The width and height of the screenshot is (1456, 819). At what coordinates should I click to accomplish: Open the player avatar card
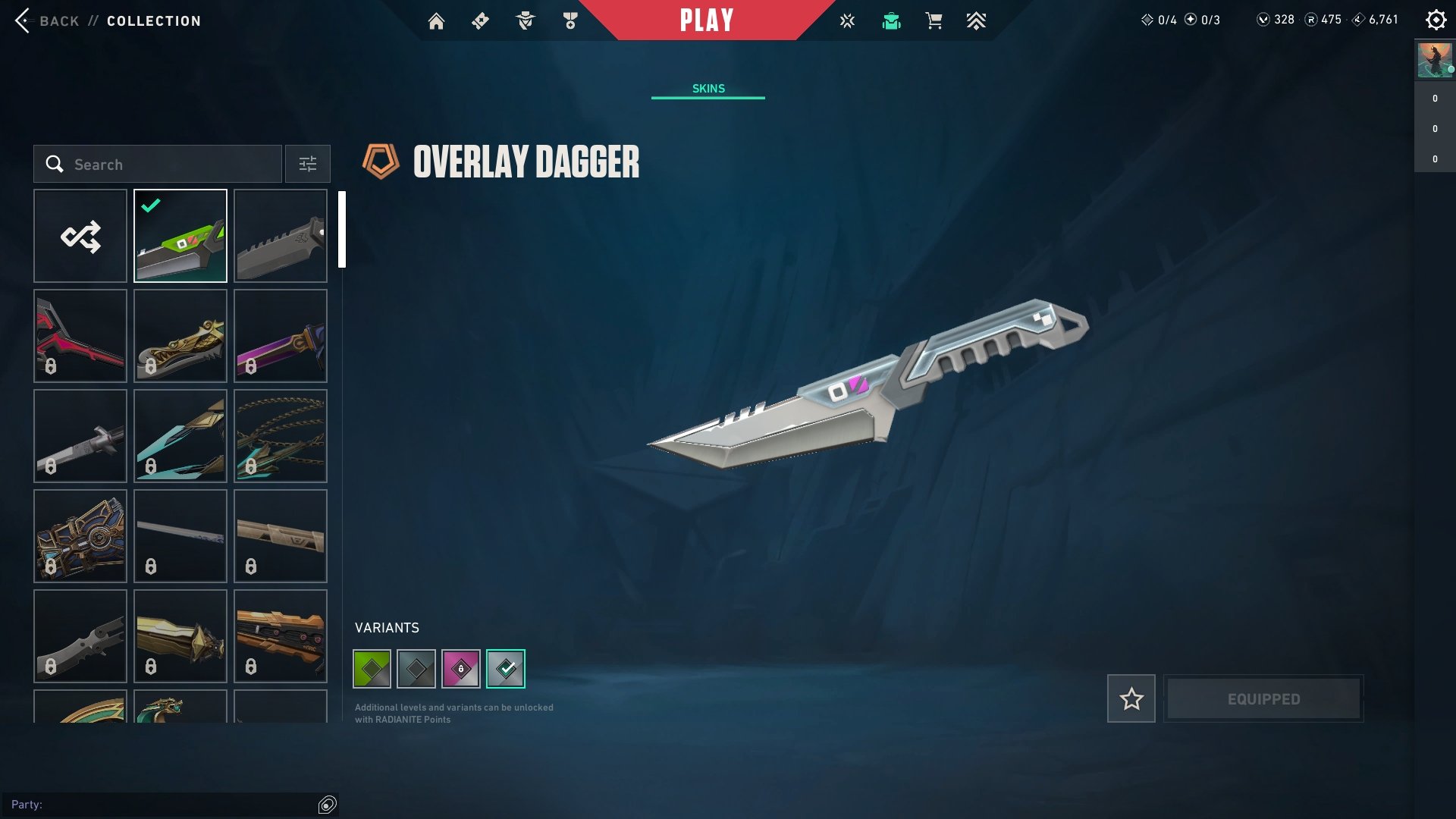tap(1435, 61)
